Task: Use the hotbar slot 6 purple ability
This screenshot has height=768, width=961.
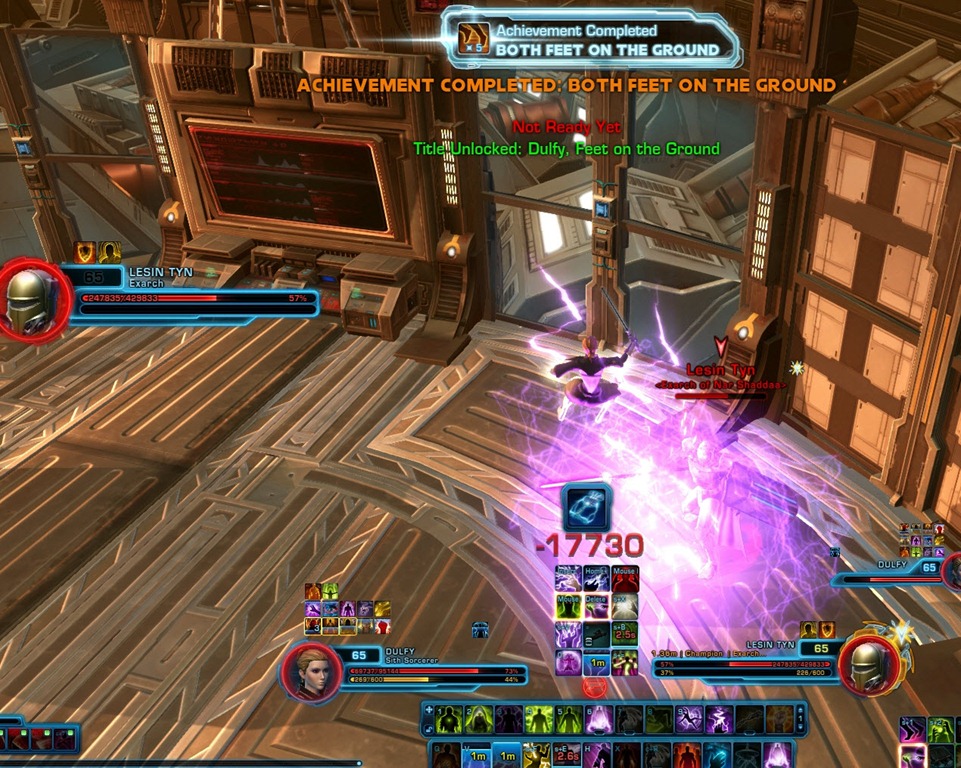Action: tap(600, 720)
